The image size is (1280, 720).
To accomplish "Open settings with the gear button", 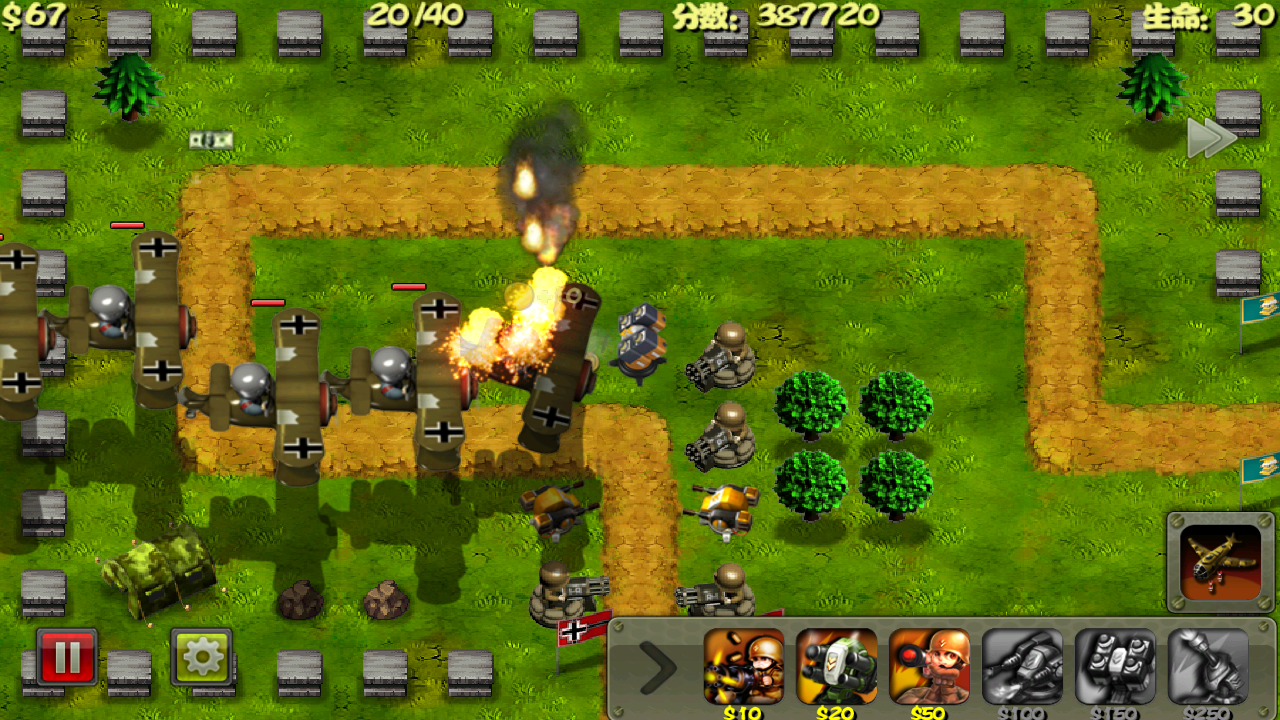I will [x=201, y=657].
